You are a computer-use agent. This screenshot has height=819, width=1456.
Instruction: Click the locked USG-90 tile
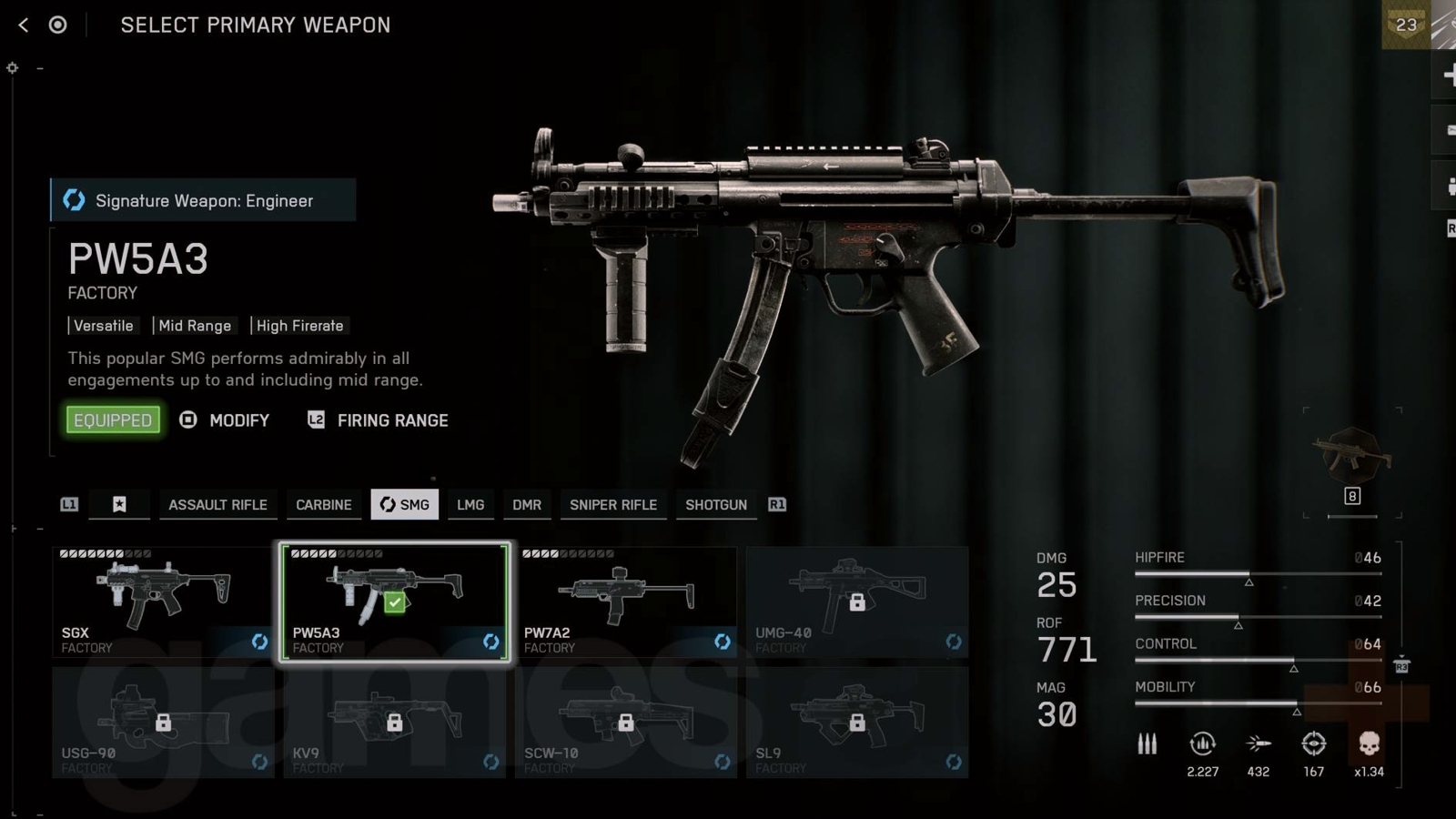click(163, 723)
